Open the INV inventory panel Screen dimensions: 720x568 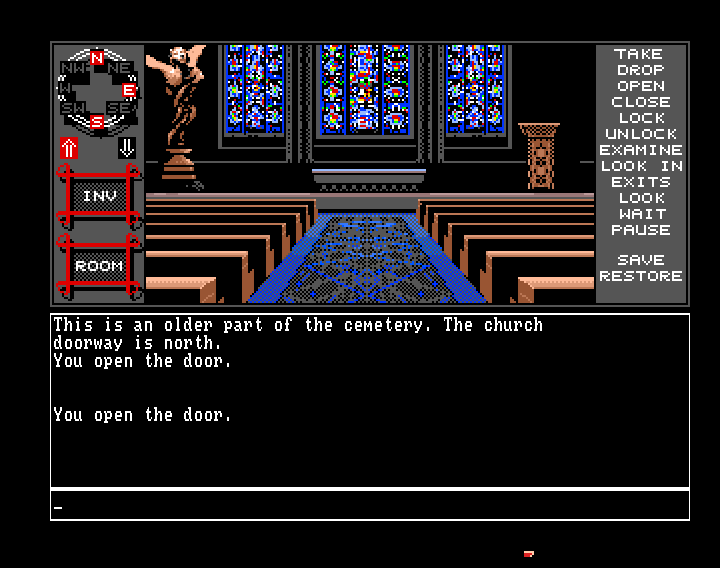pyautogui.click(x=98, y=196)
